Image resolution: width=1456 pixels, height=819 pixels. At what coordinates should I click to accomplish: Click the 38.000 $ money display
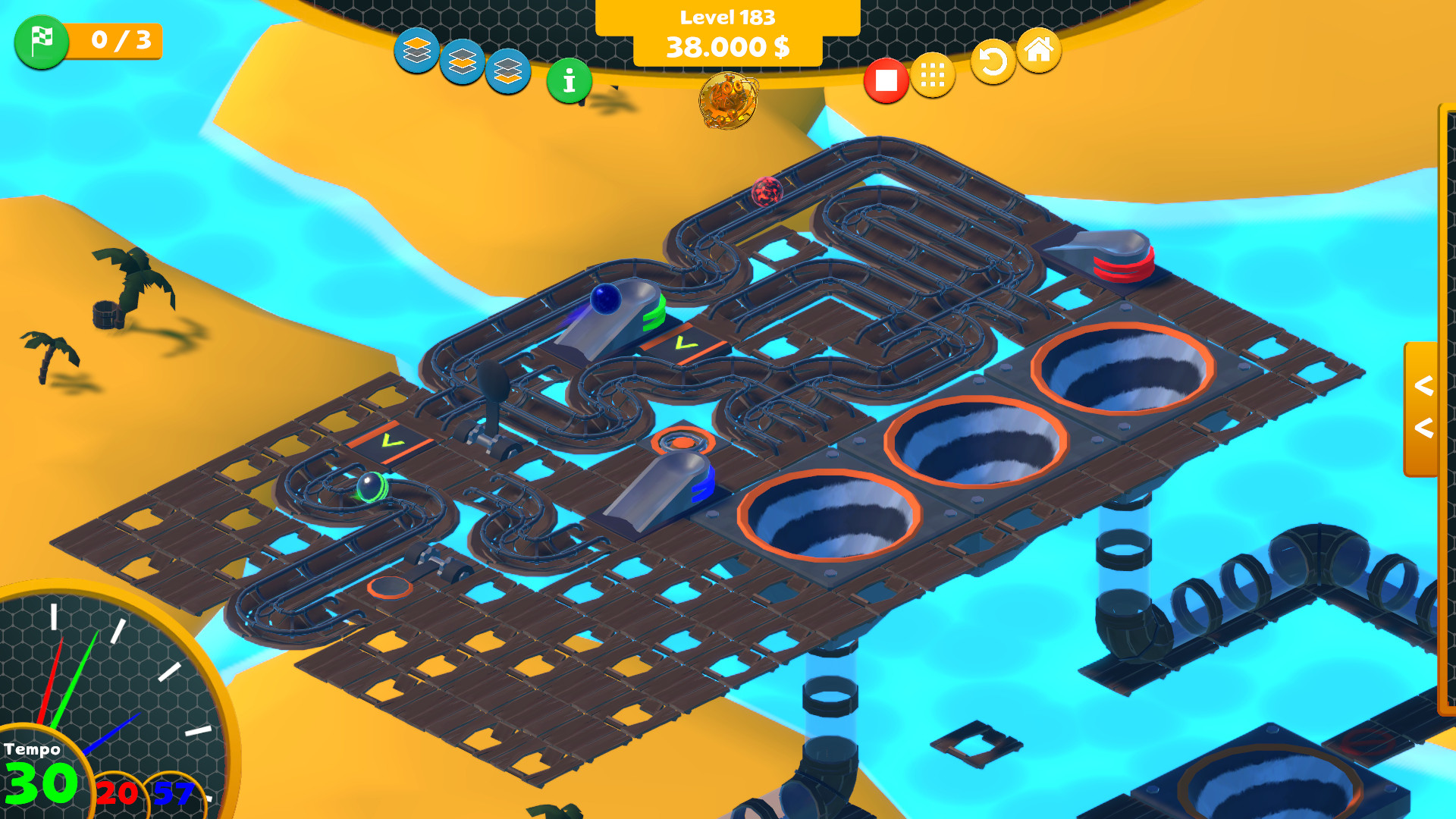pos(728,47)
